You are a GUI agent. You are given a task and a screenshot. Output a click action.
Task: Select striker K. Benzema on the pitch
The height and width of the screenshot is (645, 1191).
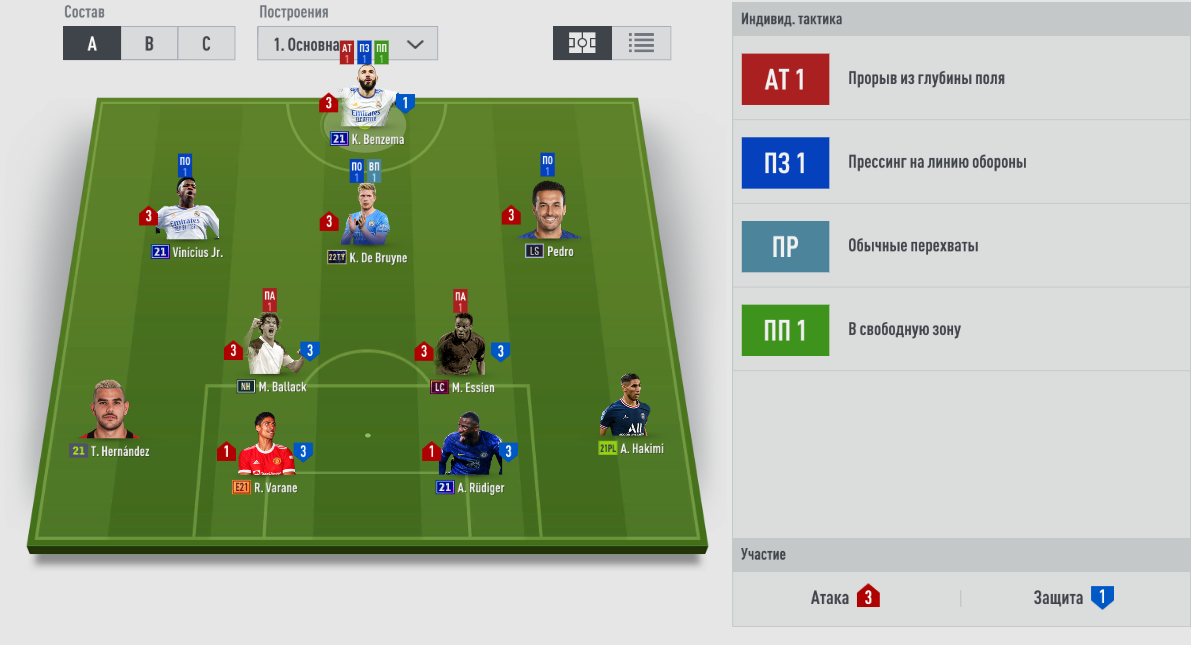pos(367,102)
